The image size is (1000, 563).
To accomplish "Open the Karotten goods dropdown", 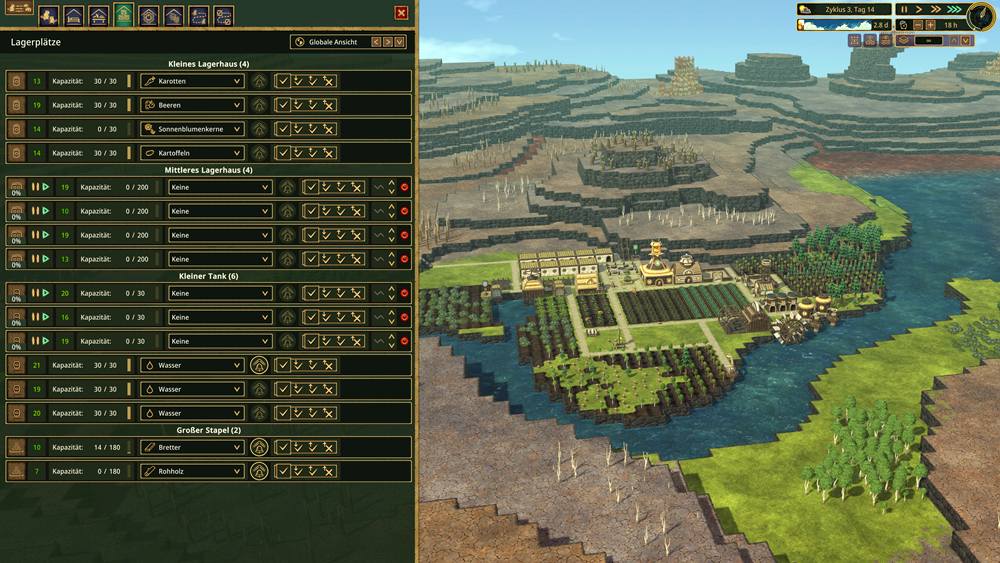I will pos(191,81).
